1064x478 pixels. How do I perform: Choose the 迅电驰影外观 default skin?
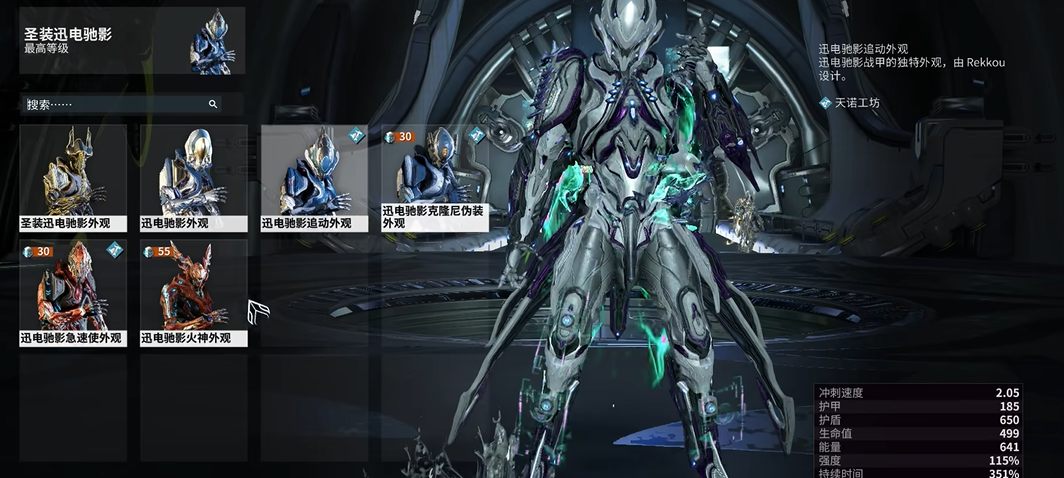click(193, 177)
